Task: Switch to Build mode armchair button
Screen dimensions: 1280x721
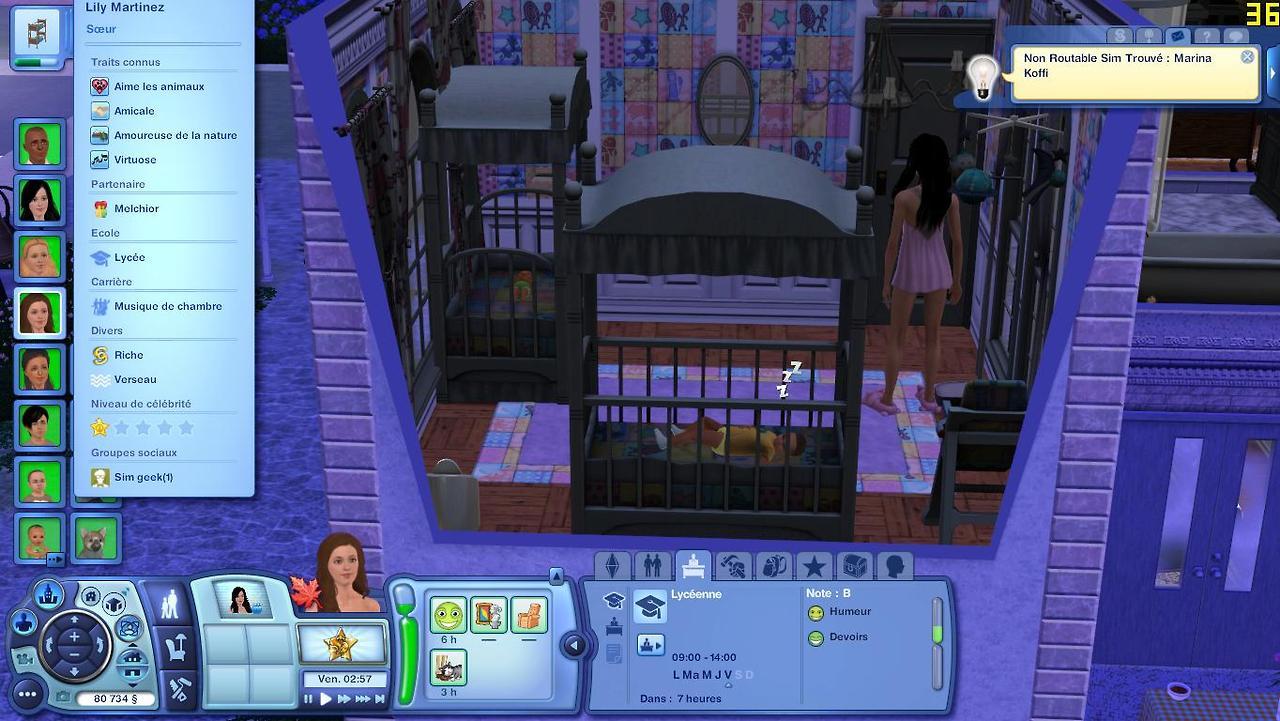Action: click(x=177, y=649)
